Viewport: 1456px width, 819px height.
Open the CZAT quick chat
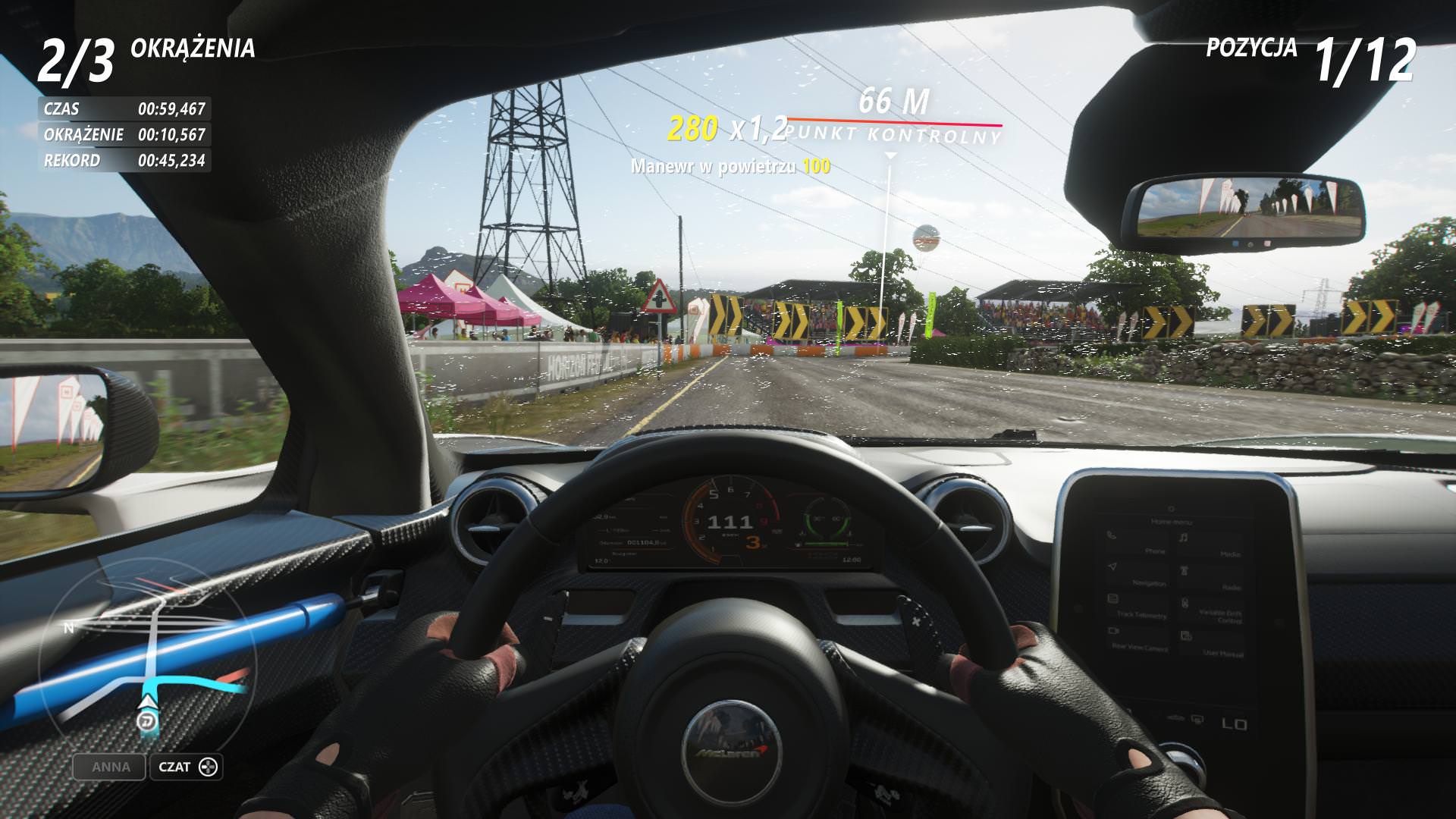(186, 767)
